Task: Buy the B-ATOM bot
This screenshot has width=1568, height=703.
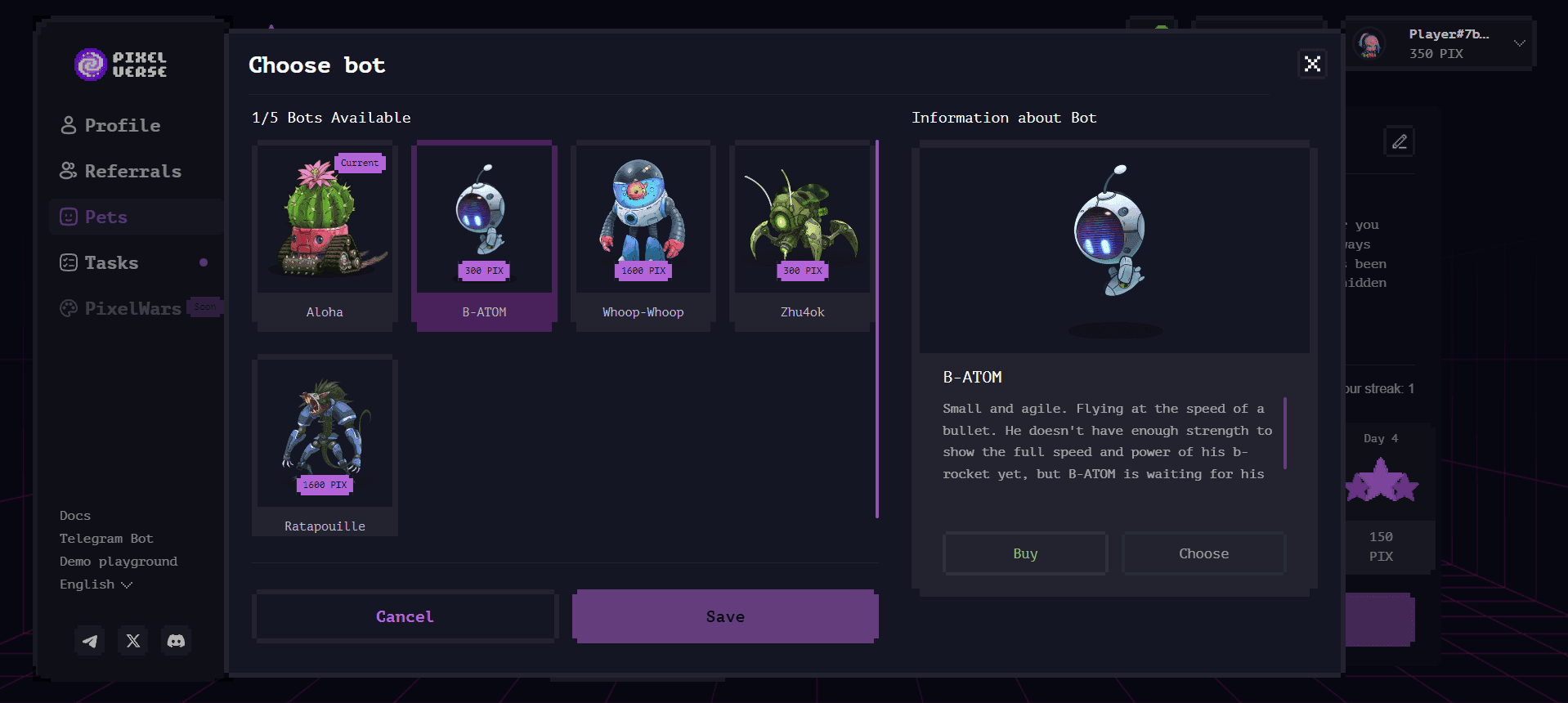Action: pyautogui.click(x=1024, y=553)
